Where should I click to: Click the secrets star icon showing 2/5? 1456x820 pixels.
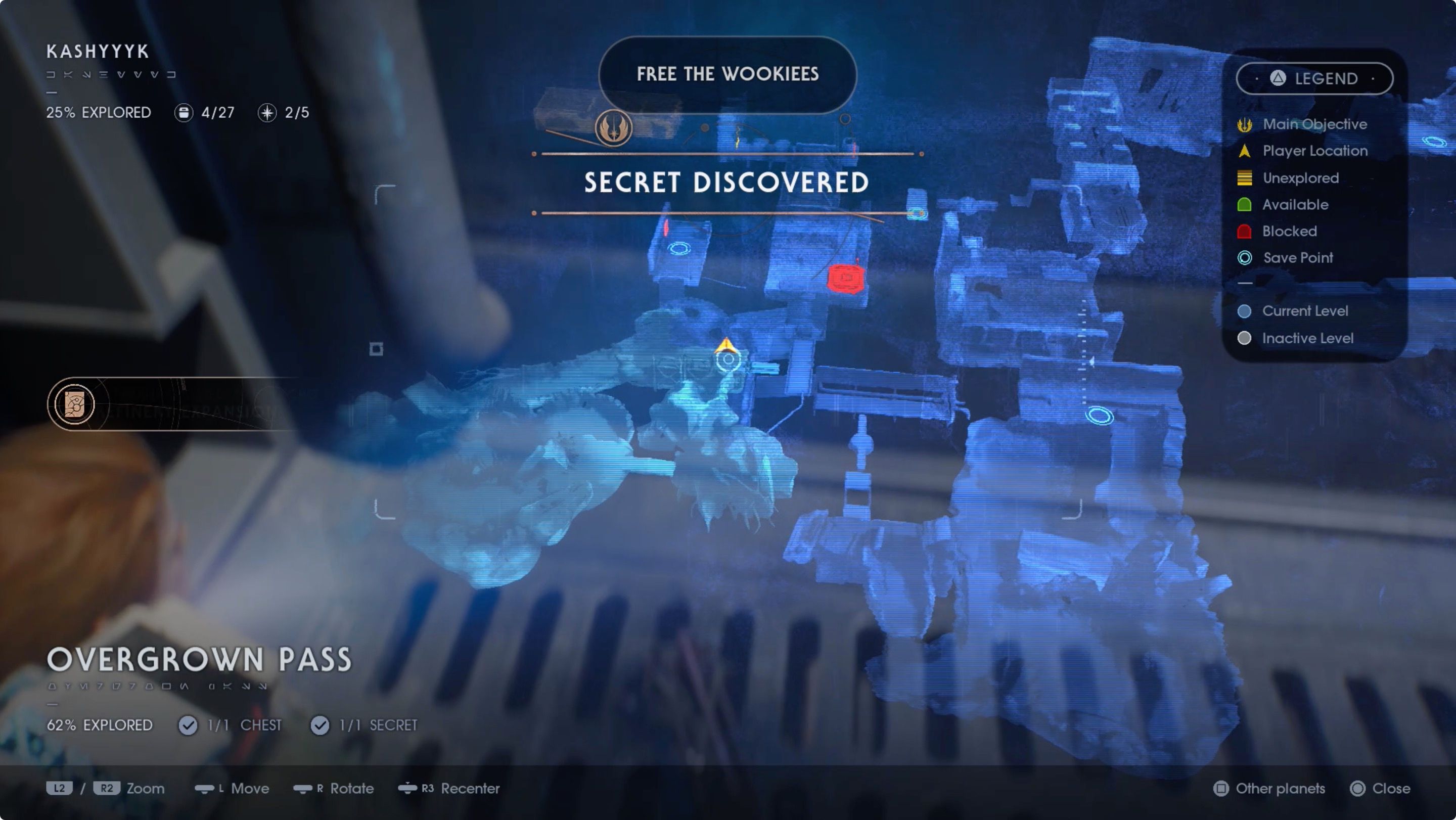(267, 113)
